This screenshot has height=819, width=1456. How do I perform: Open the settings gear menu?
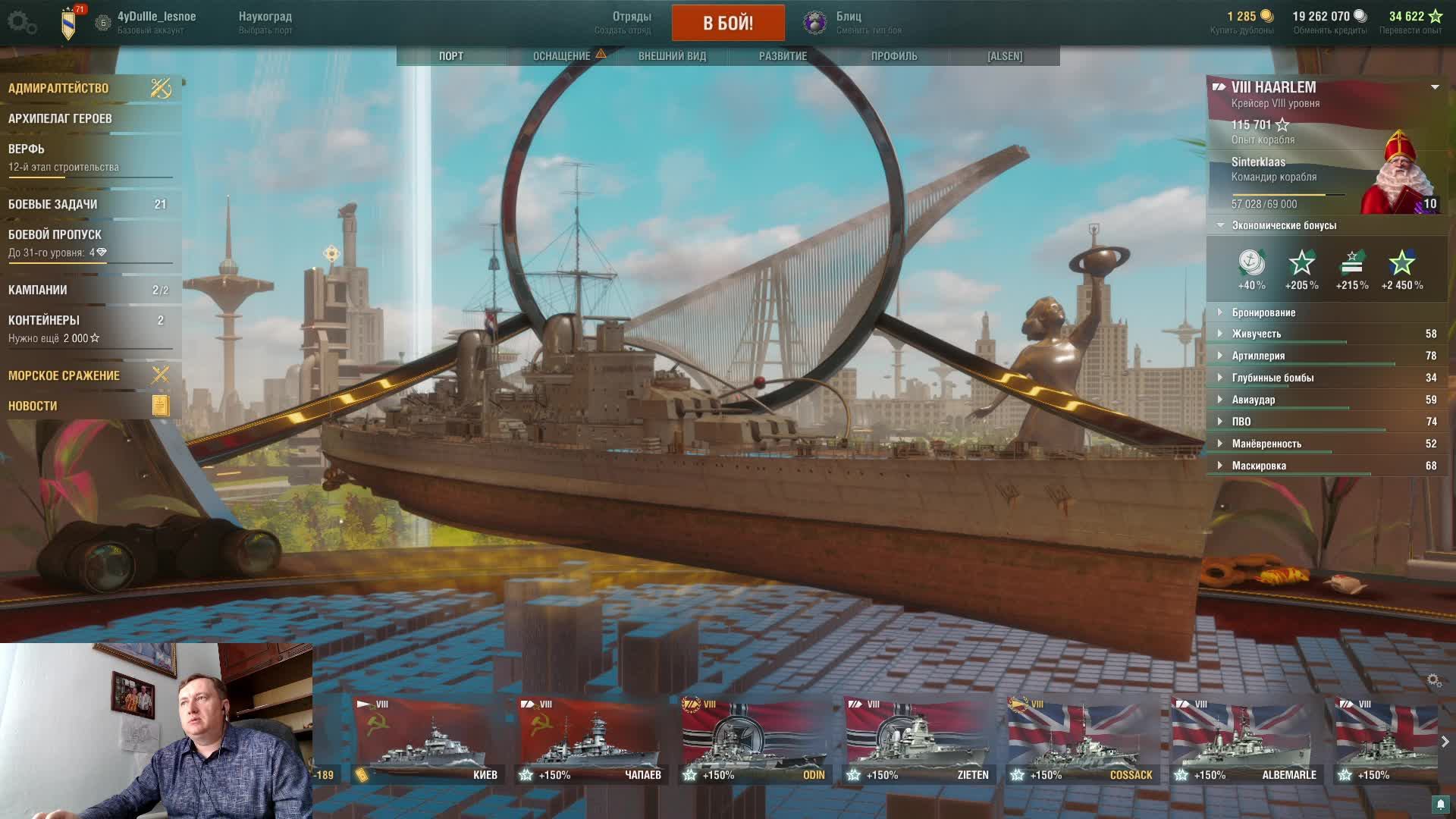click(21, 23)
